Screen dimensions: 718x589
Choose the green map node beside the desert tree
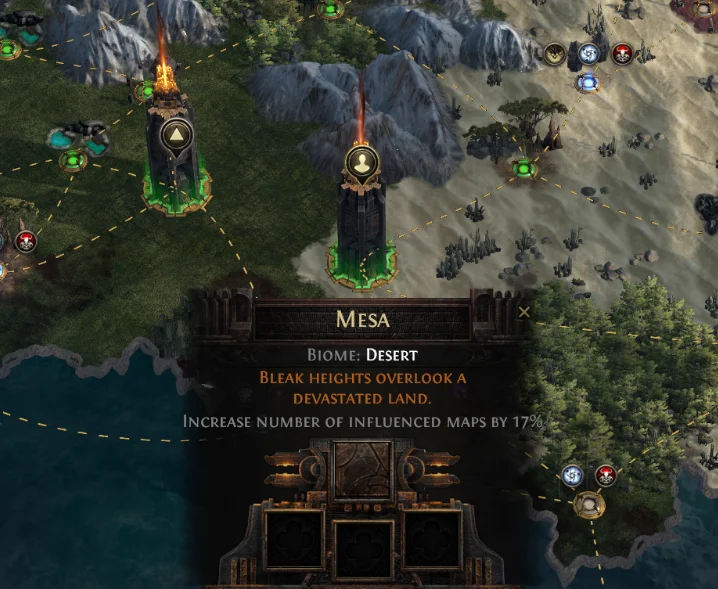pyautogui.click(x=521, y=168)
